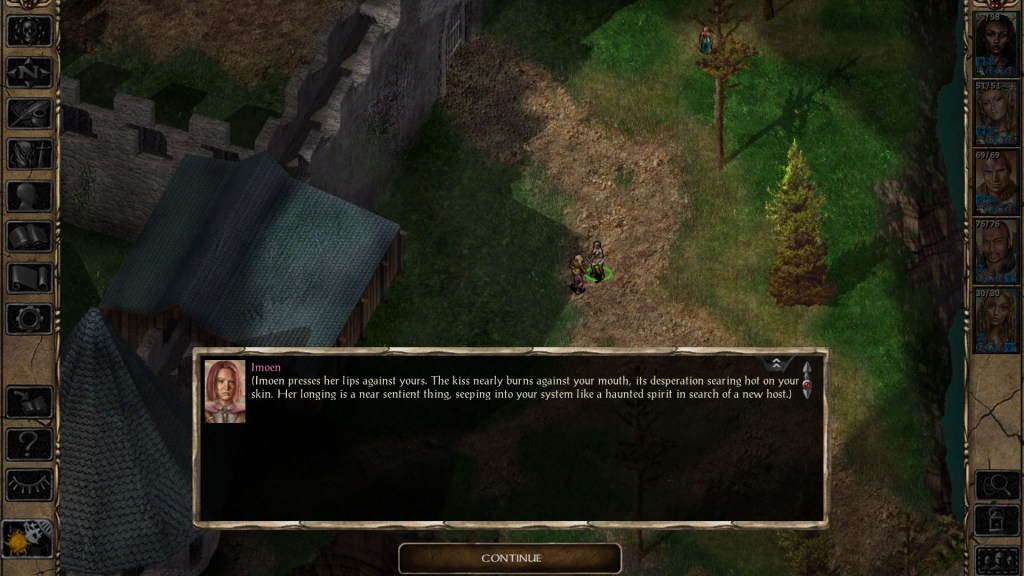Click the magnifying glass zoom button

[997, 485]
